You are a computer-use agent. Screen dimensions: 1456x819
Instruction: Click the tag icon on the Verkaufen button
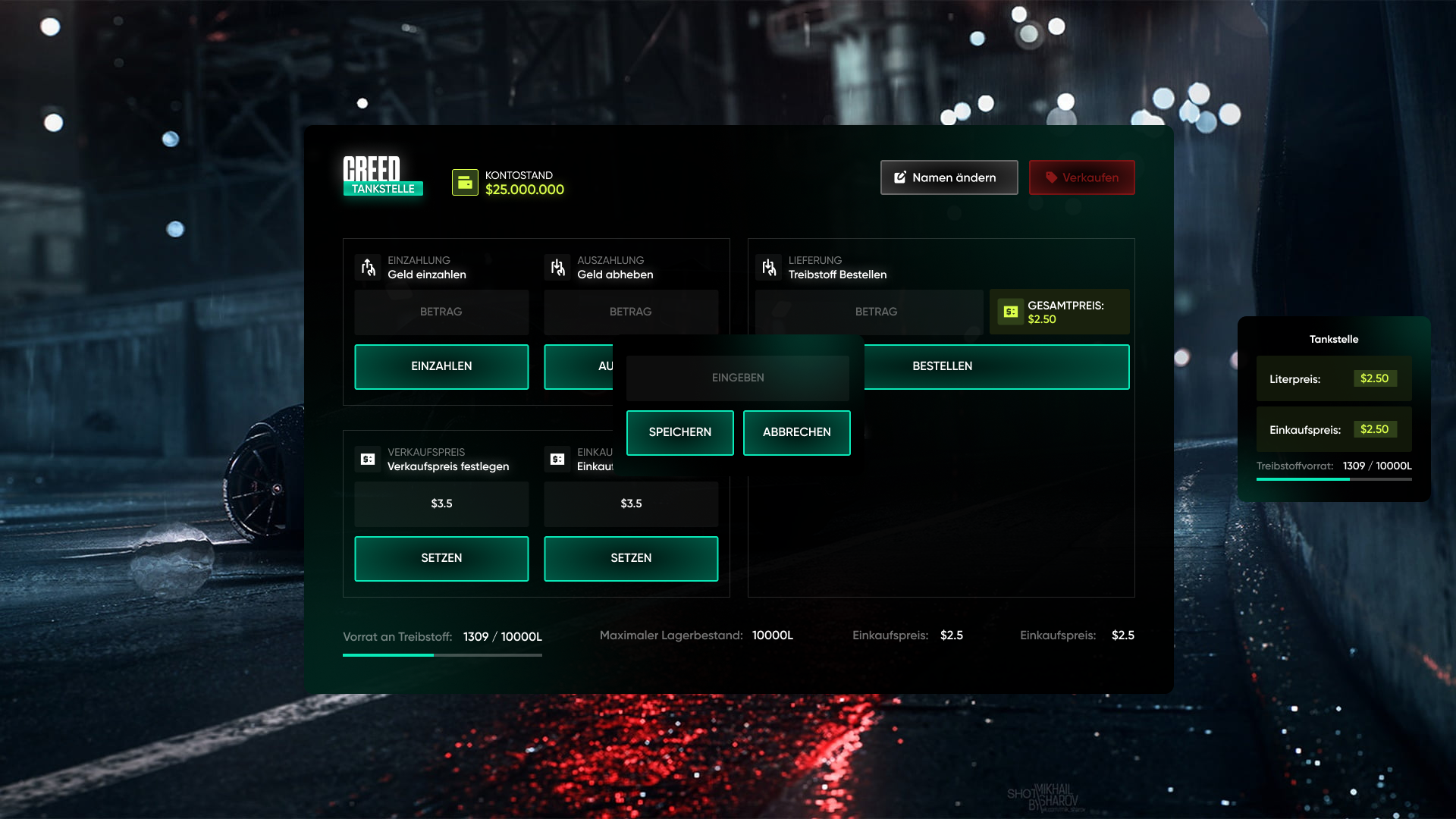click(x=1050, y=177)
